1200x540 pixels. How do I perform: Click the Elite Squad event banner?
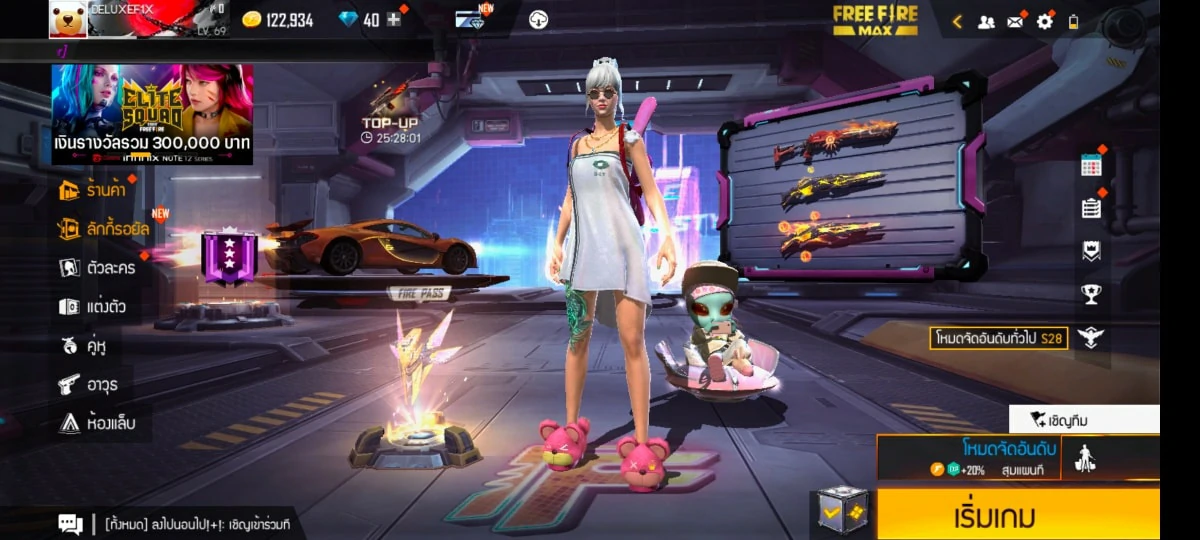point(152,113)
